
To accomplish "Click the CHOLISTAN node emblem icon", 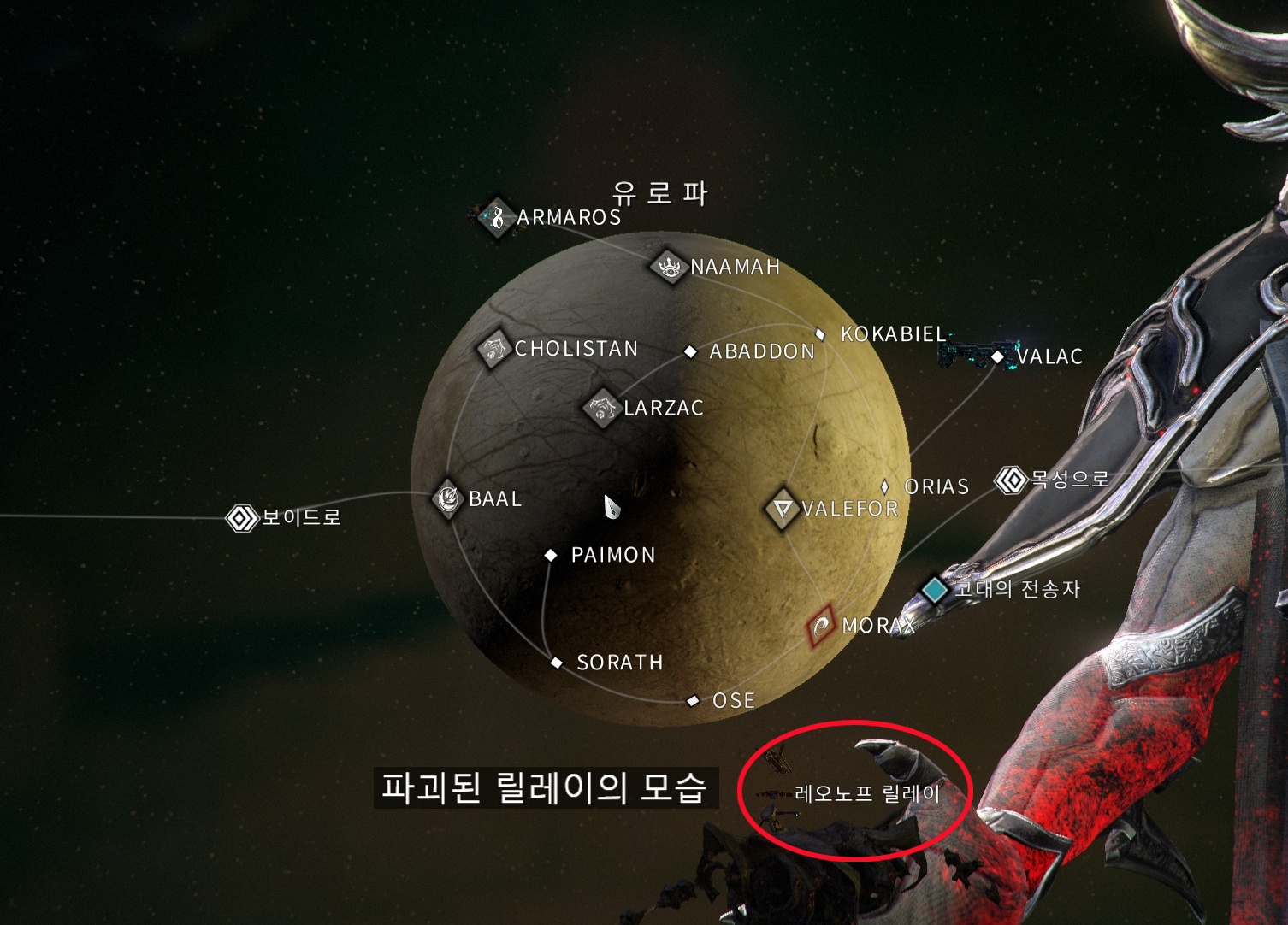I will point(493,350).
